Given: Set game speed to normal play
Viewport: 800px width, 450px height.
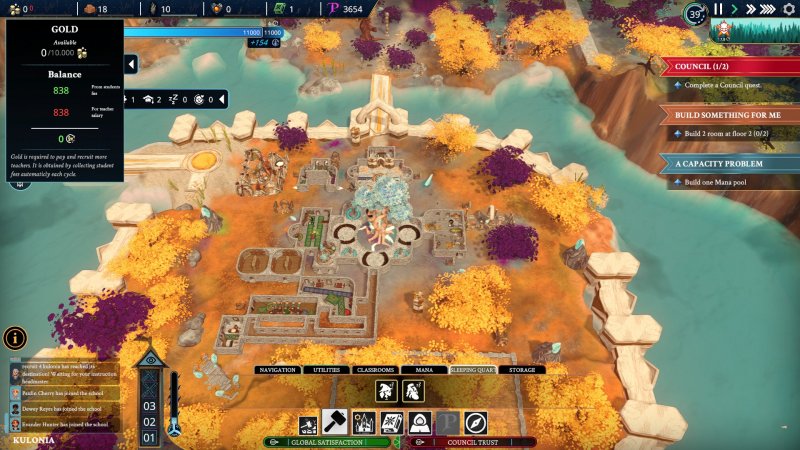Looking at the screenshot, I should click(x=734, y=9).
